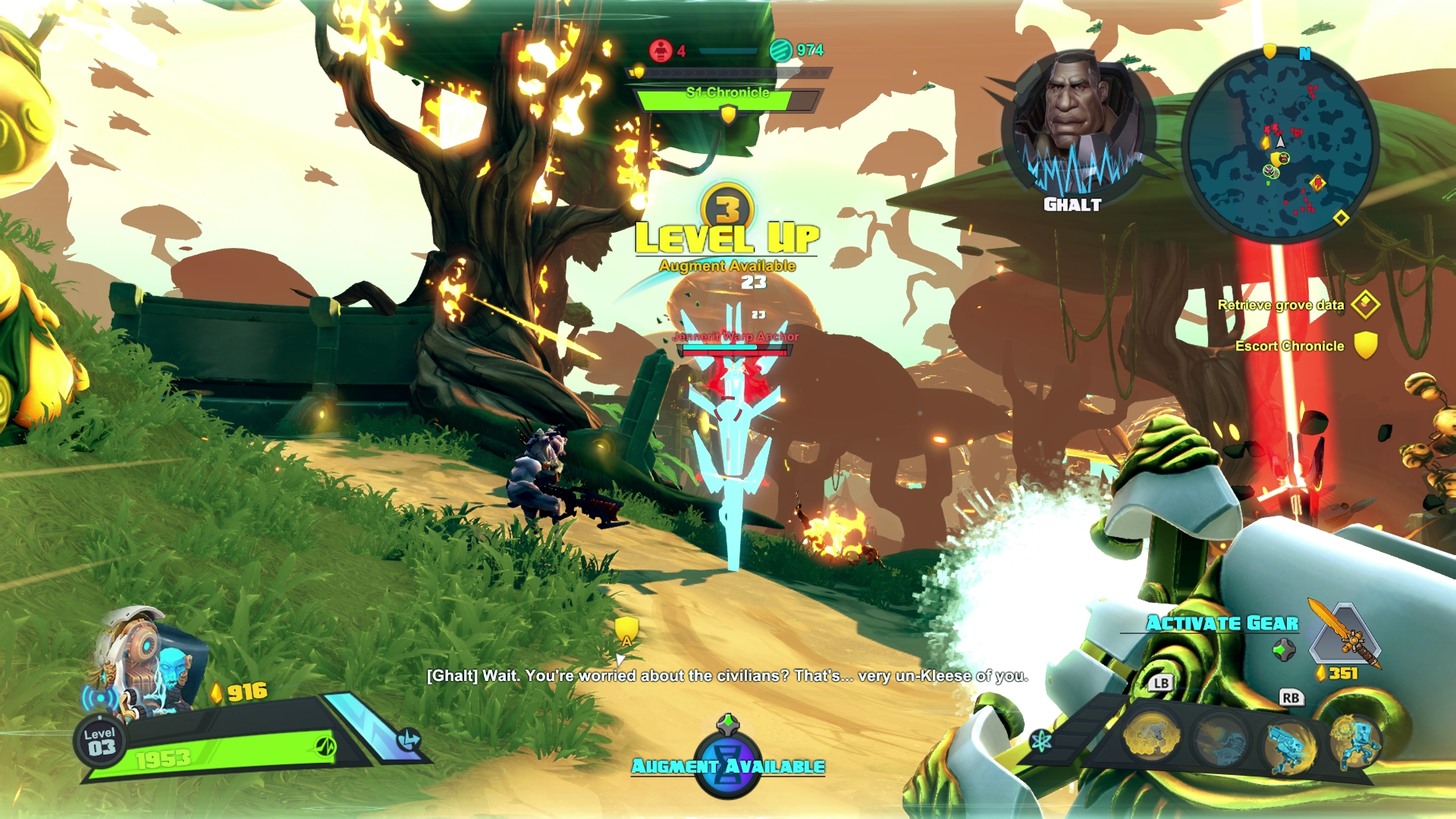Select the Escort Chronicle objective

pyautogui.click(x=1290, y=346)
